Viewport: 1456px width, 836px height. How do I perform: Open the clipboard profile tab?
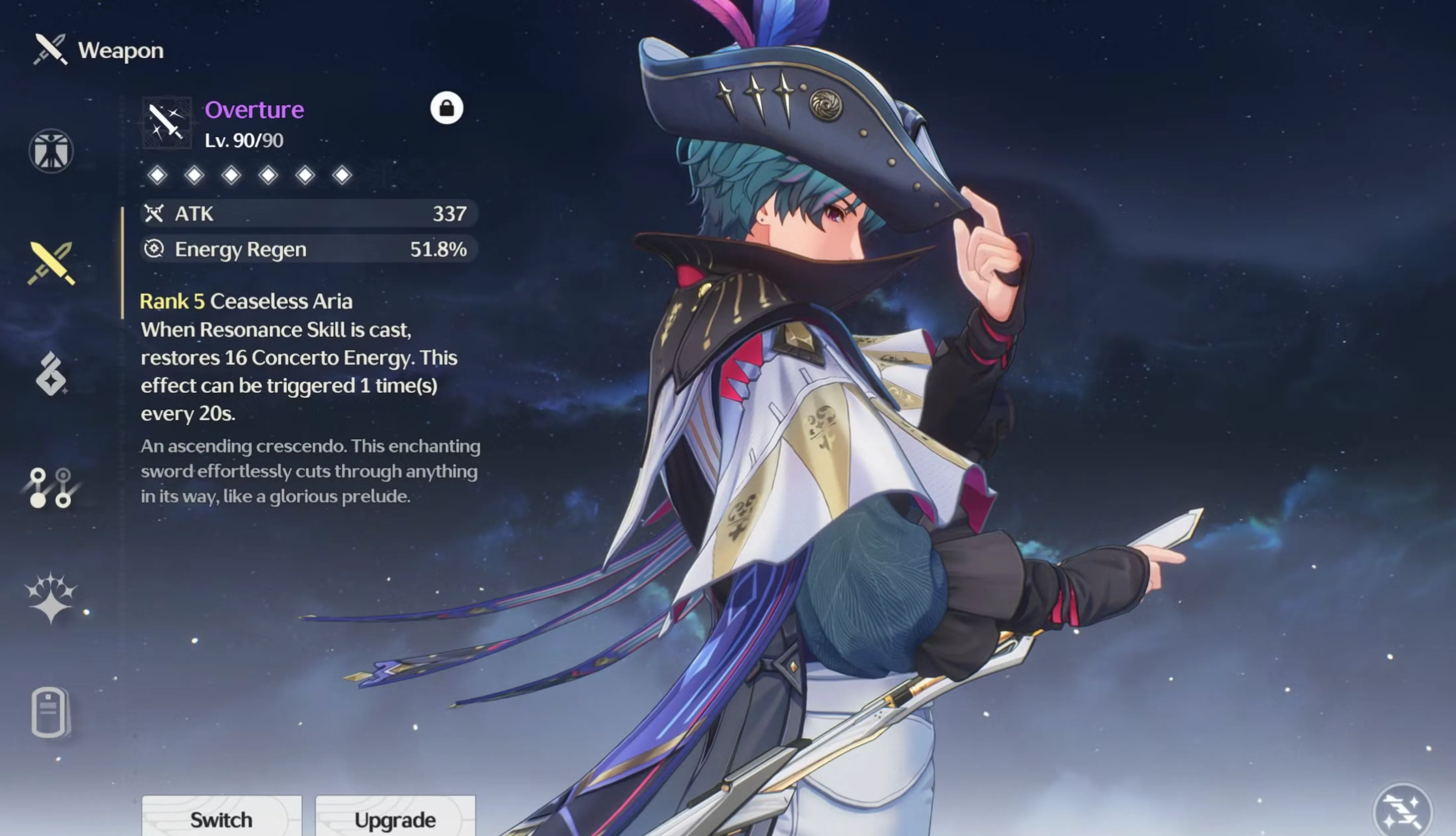pyautogui.click(x=50, y=711)
